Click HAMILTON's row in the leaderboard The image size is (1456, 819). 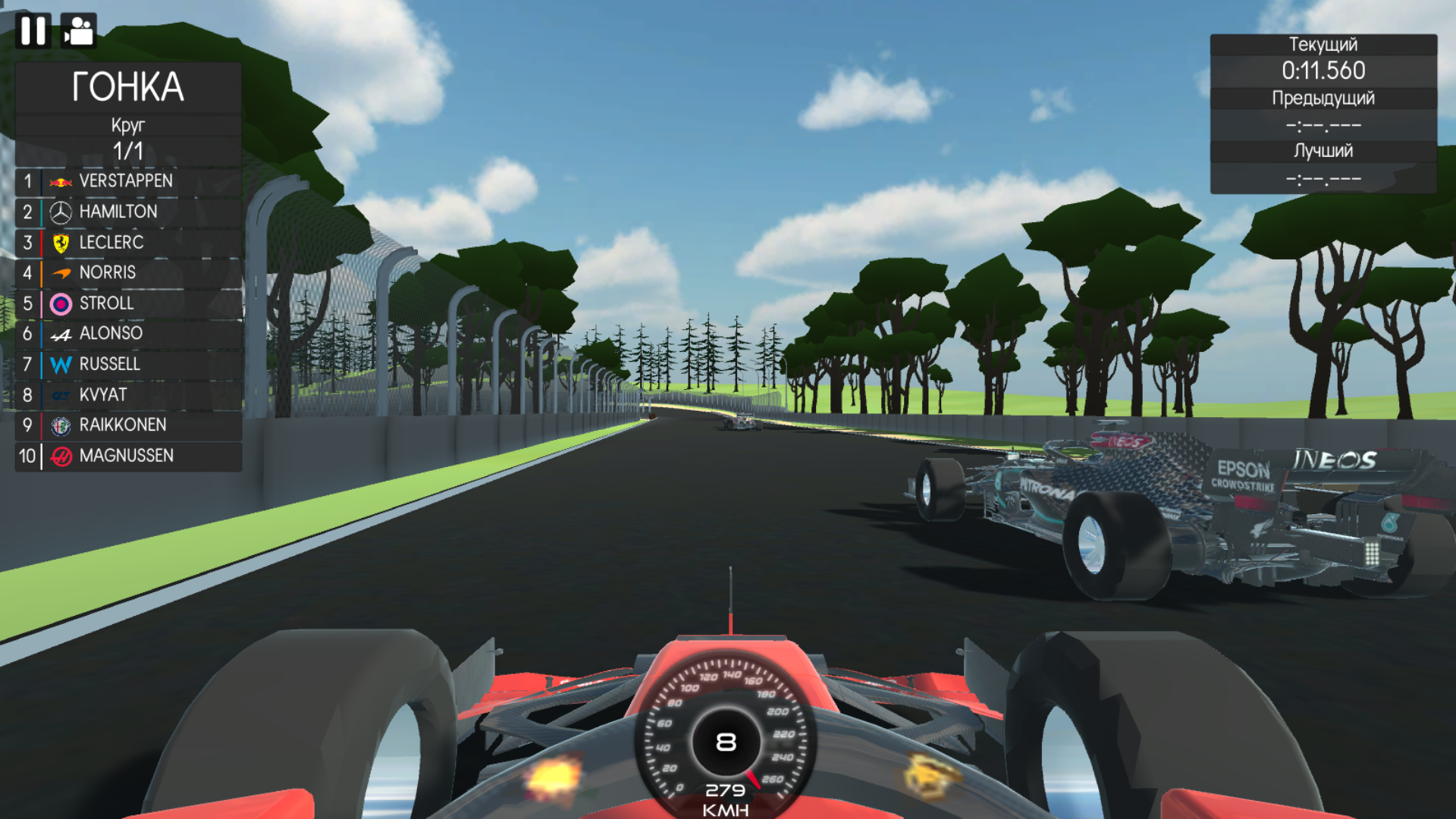point(118,212)
